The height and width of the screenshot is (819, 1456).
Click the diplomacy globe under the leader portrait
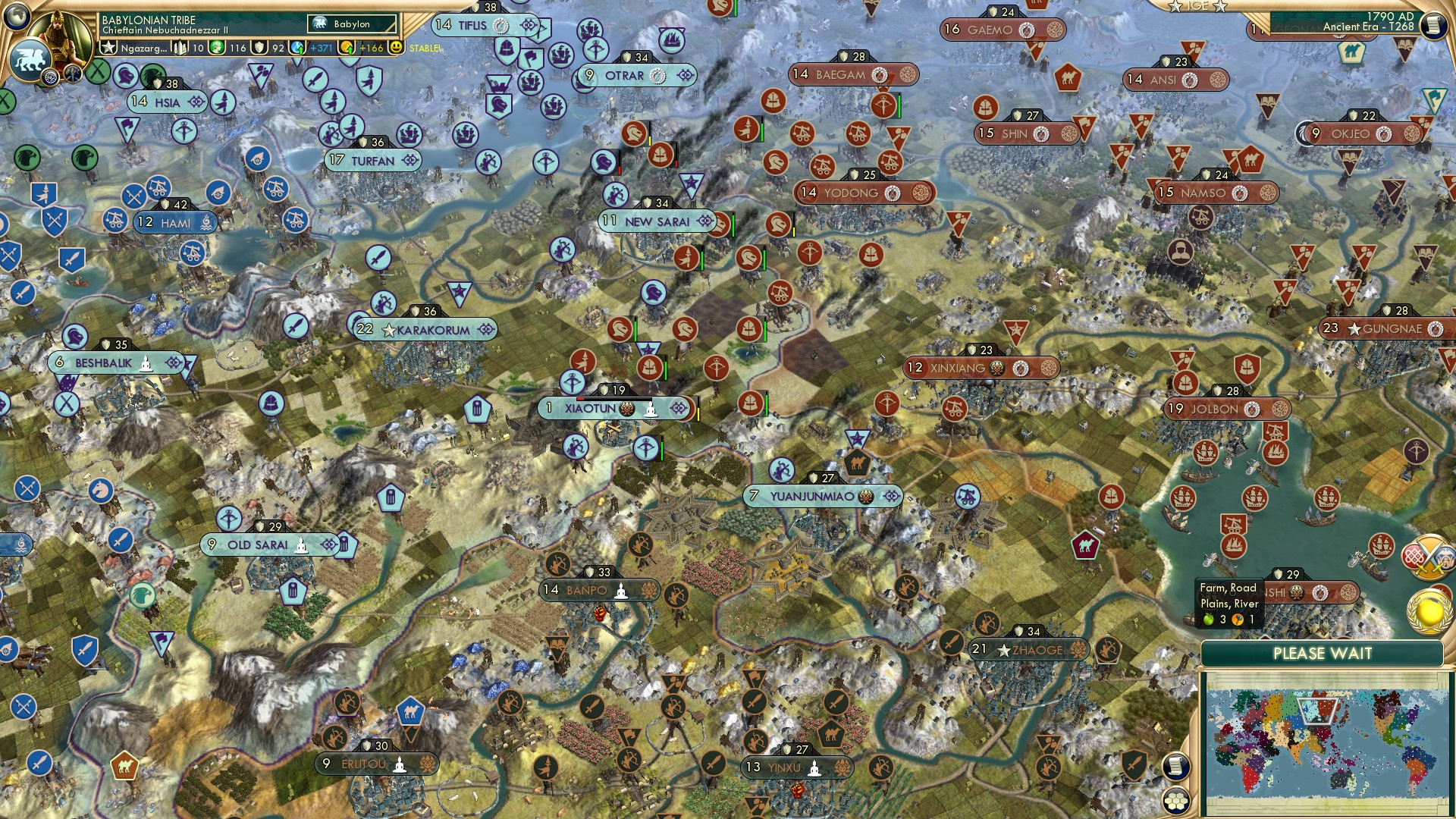pyautogui.click(x=49, y=78)
